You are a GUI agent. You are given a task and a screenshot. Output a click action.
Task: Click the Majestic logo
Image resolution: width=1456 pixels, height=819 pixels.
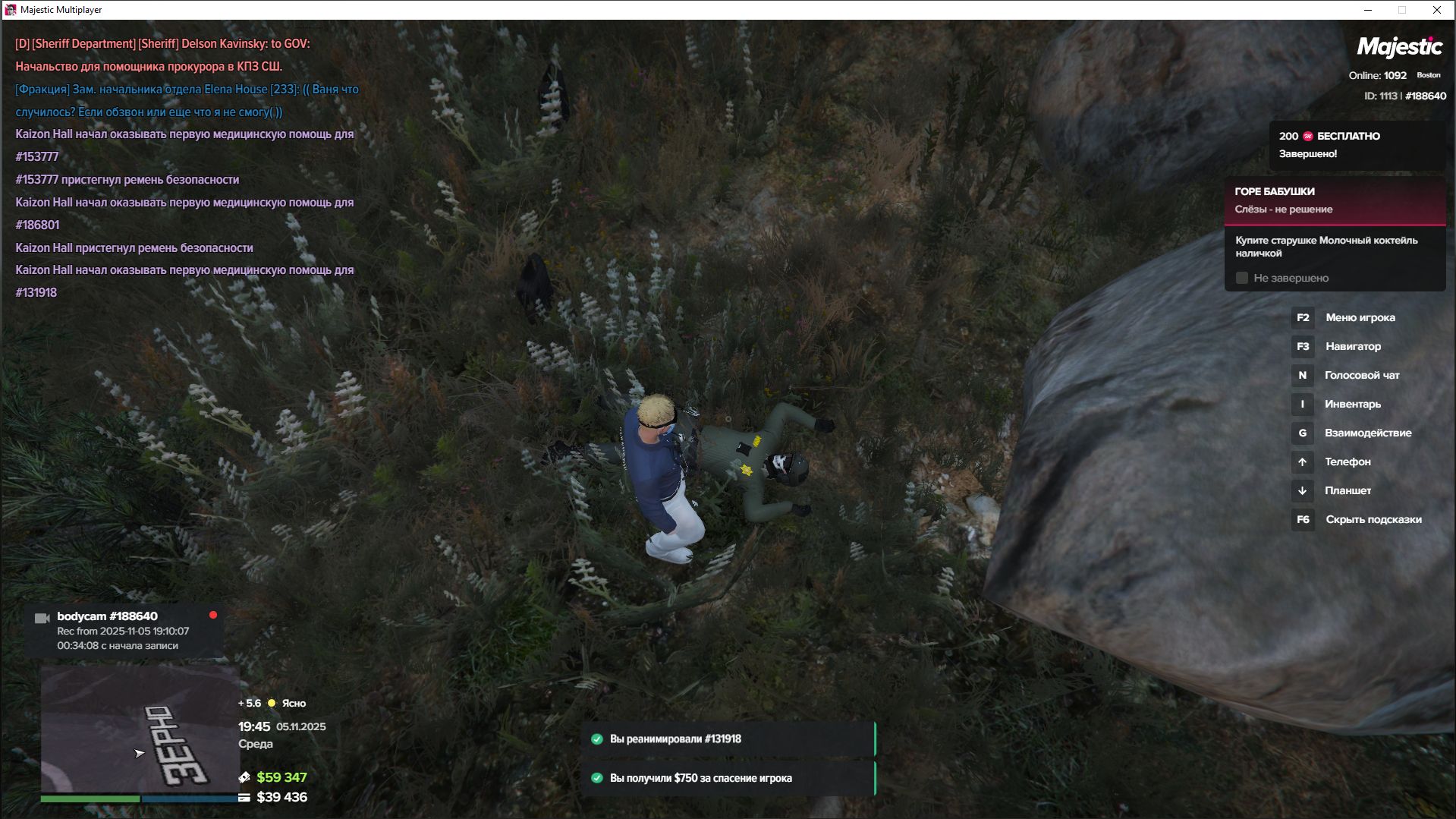1399,47
